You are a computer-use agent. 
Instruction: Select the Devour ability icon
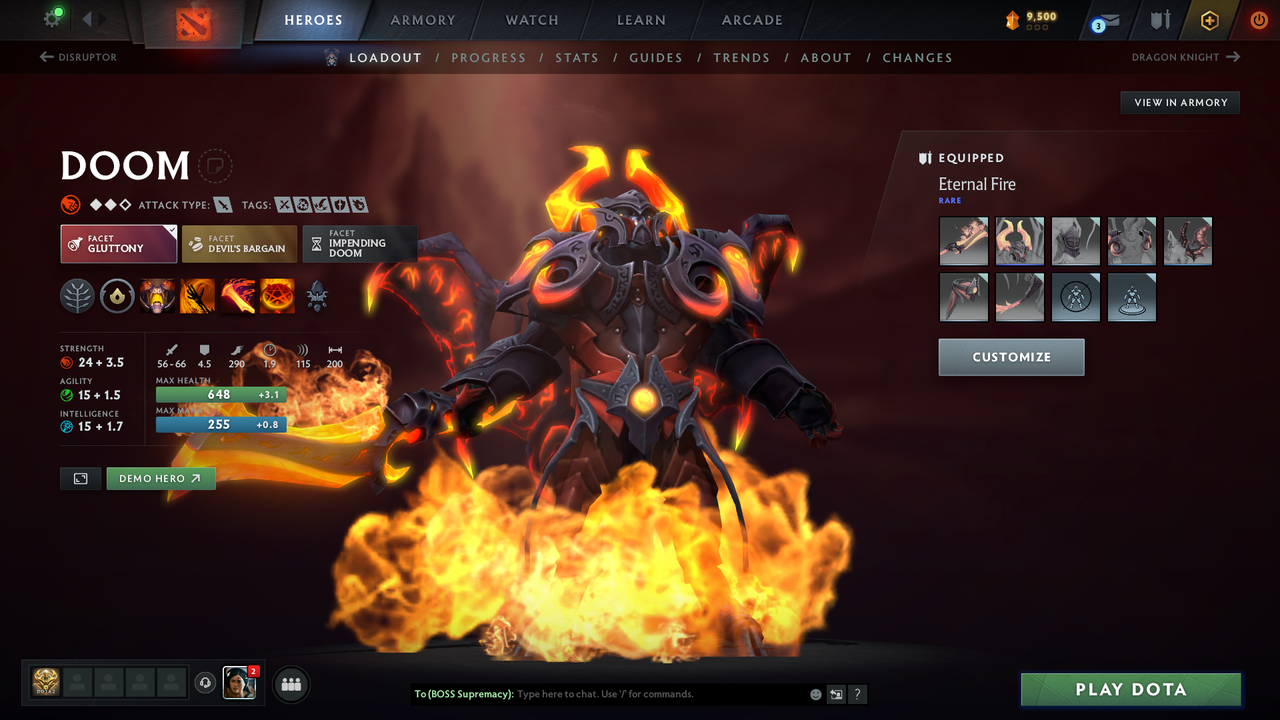pyautogui.click(x=157, y=296)
